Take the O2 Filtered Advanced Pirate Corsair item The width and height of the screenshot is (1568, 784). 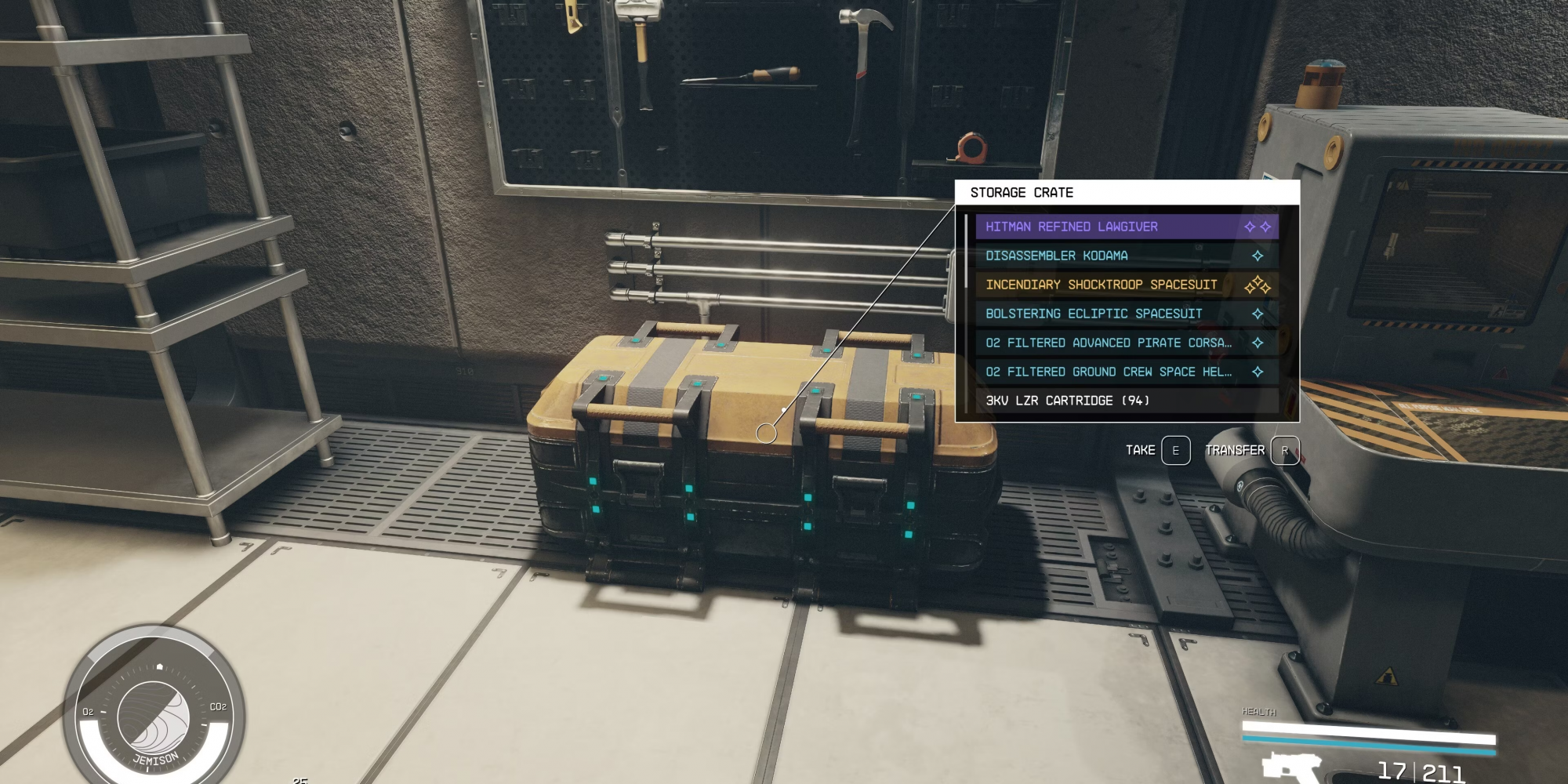1126,343
